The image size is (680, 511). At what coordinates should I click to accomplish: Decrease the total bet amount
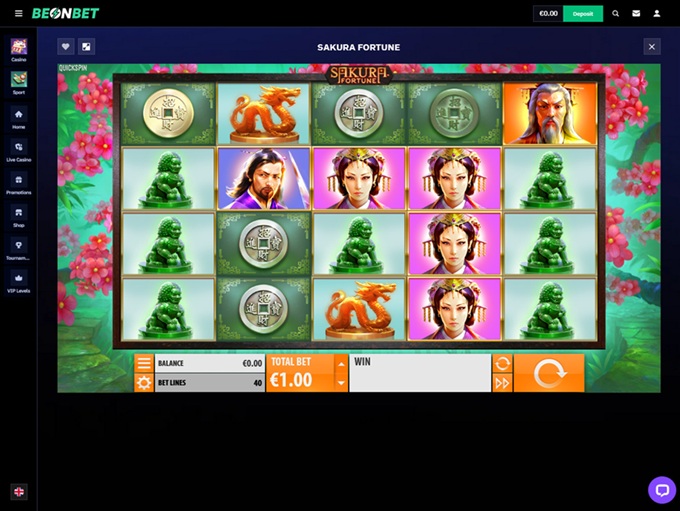click(341, 382)
